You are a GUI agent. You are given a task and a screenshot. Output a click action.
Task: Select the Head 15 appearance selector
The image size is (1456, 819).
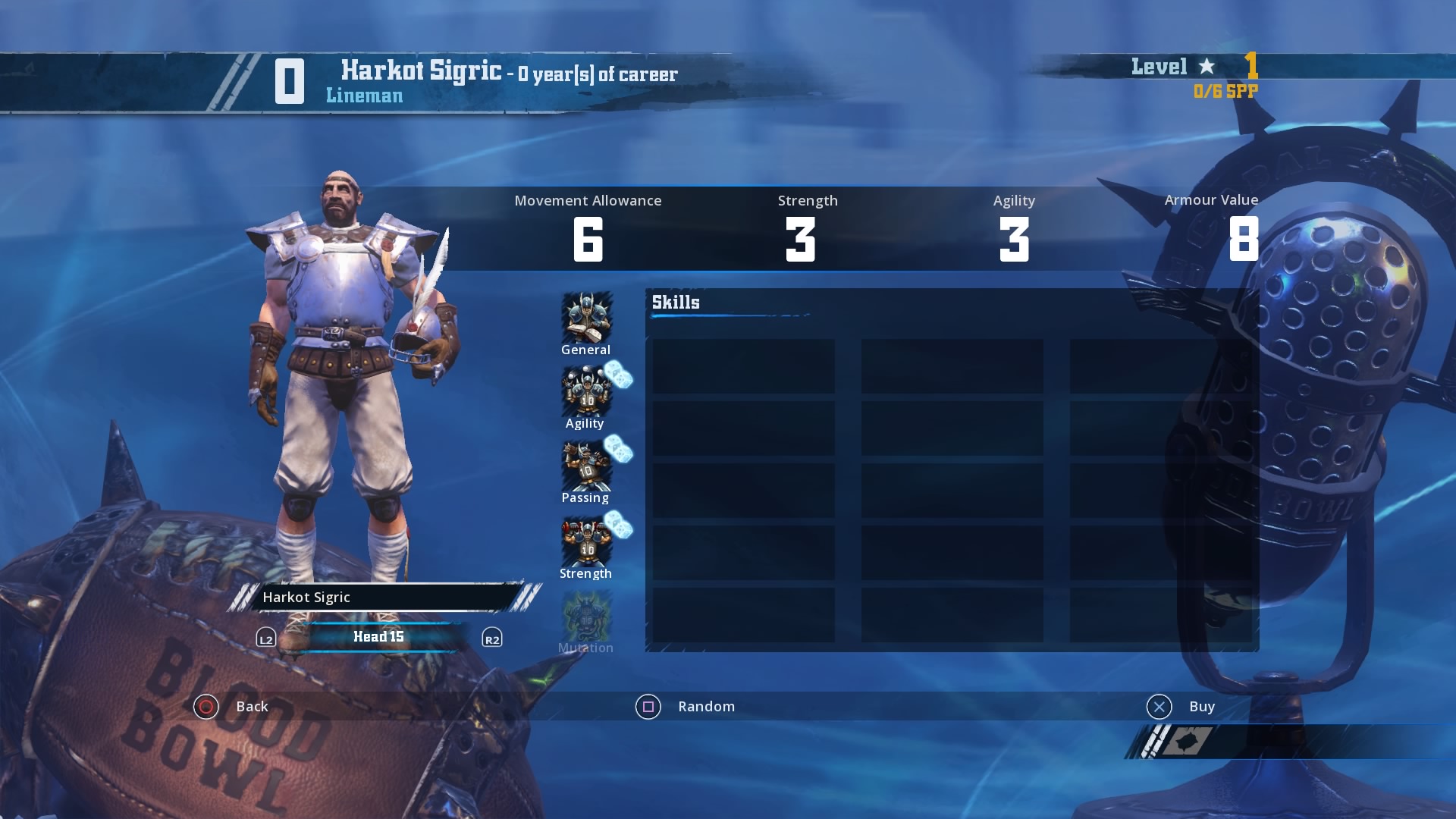click(378, 637)
